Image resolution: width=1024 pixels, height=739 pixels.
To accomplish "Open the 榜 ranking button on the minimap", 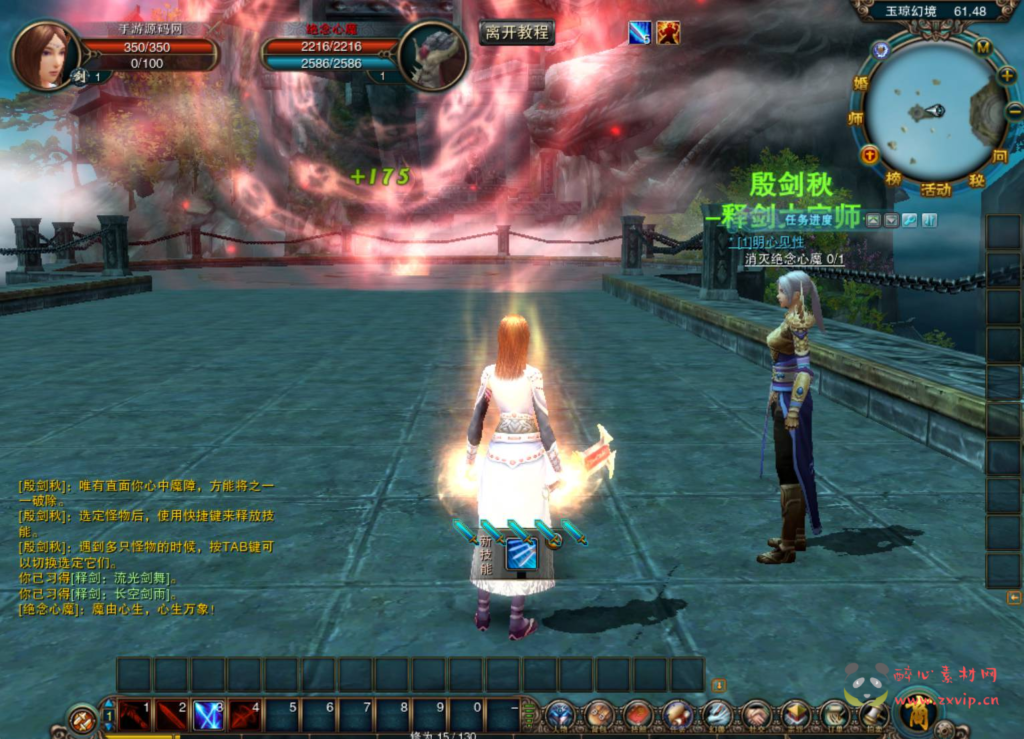I will pos(894,178).
